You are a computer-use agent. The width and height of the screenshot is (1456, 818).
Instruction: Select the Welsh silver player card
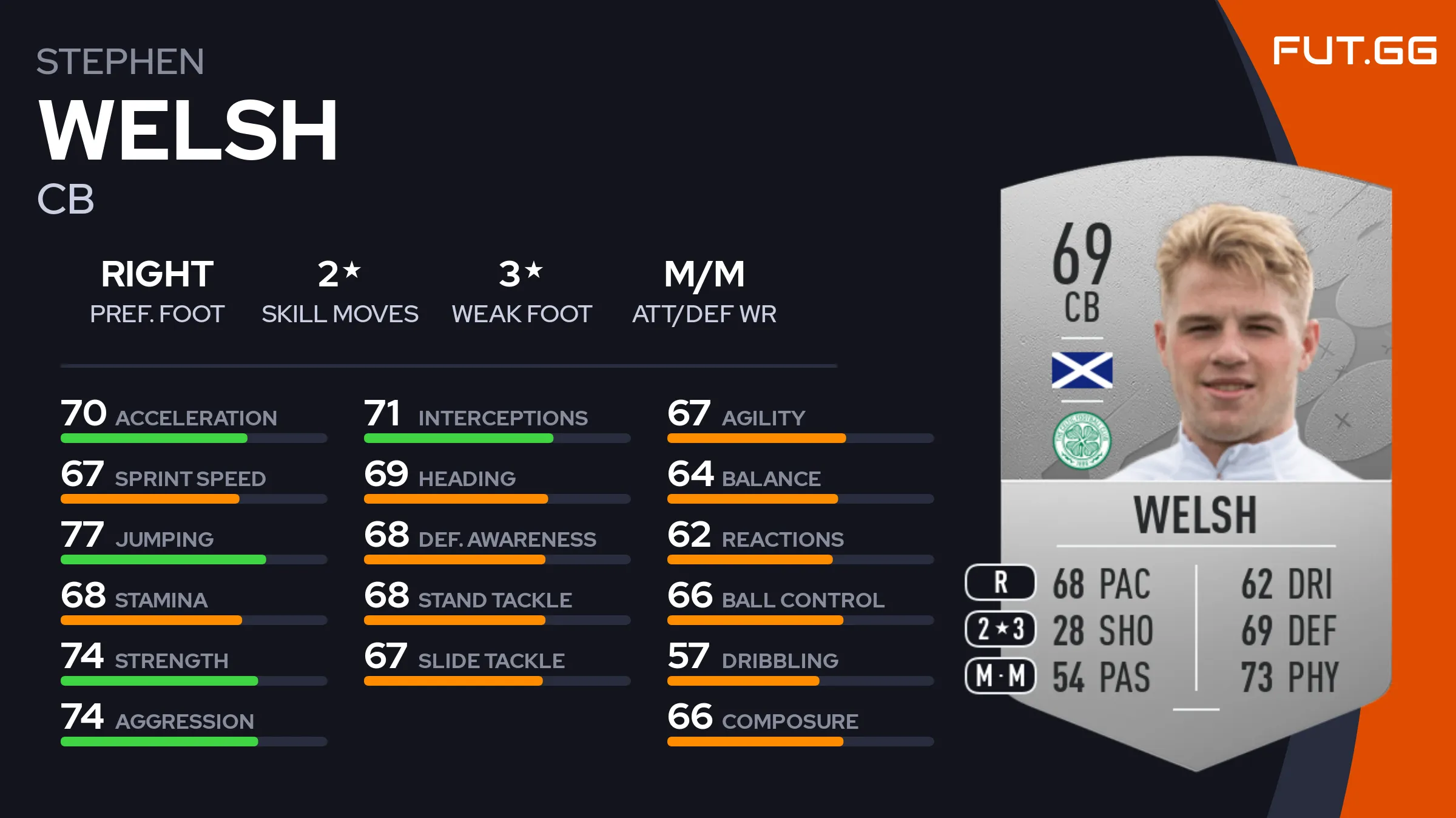point(1195,461)
